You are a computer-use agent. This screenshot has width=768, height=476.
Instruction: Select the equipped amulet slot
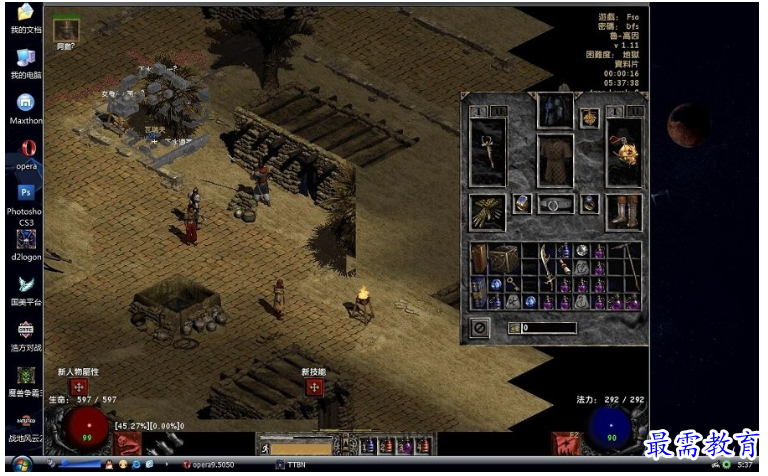click(x=590, y=118)
